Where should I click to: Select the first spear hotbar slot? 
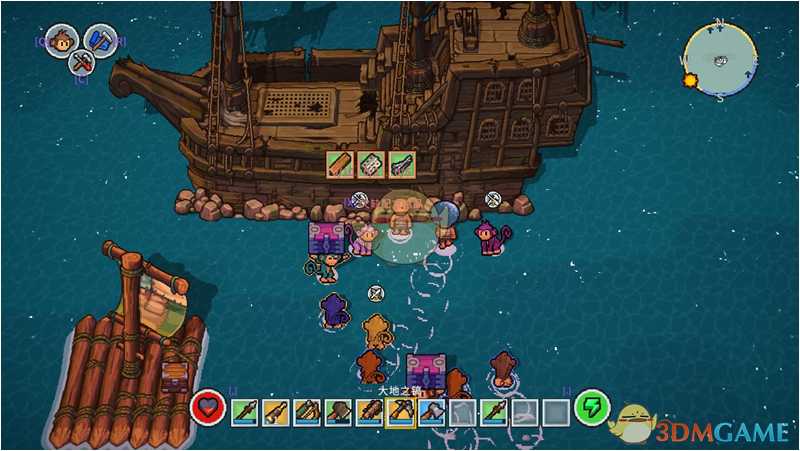tap(245, 410)
